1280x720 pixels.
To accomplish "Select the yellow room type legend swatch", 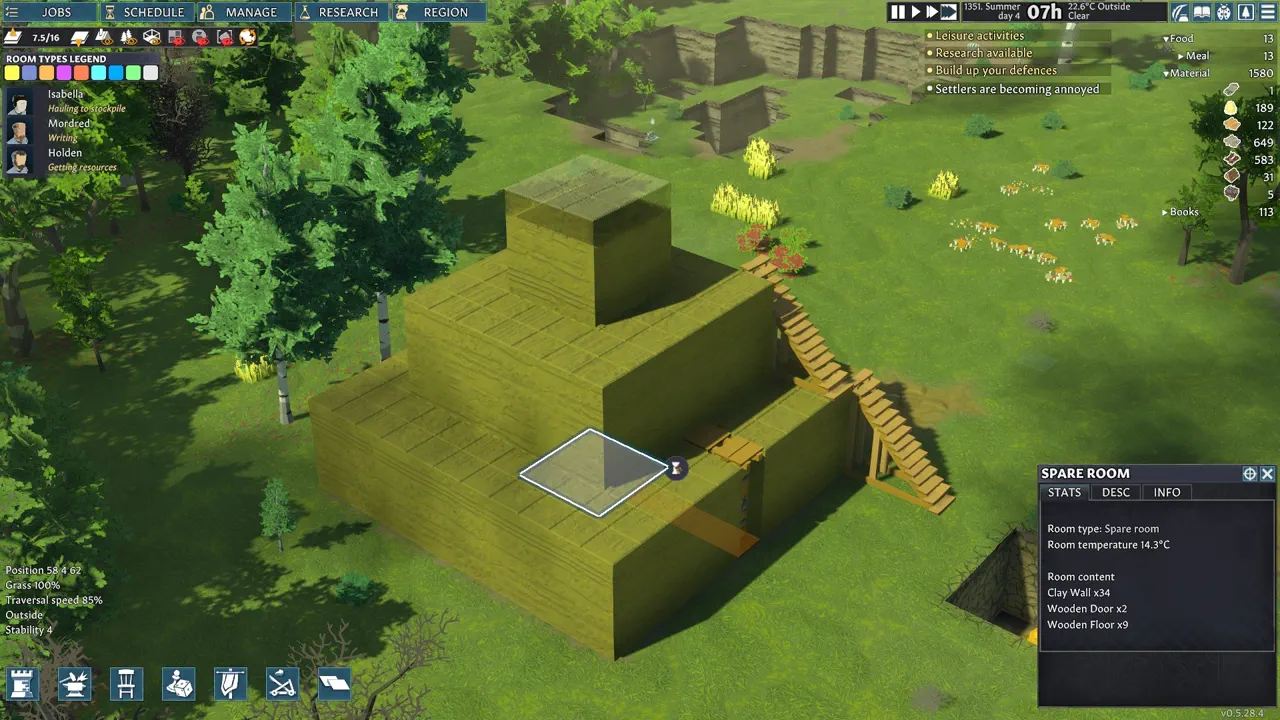I will tap(13, 72).
